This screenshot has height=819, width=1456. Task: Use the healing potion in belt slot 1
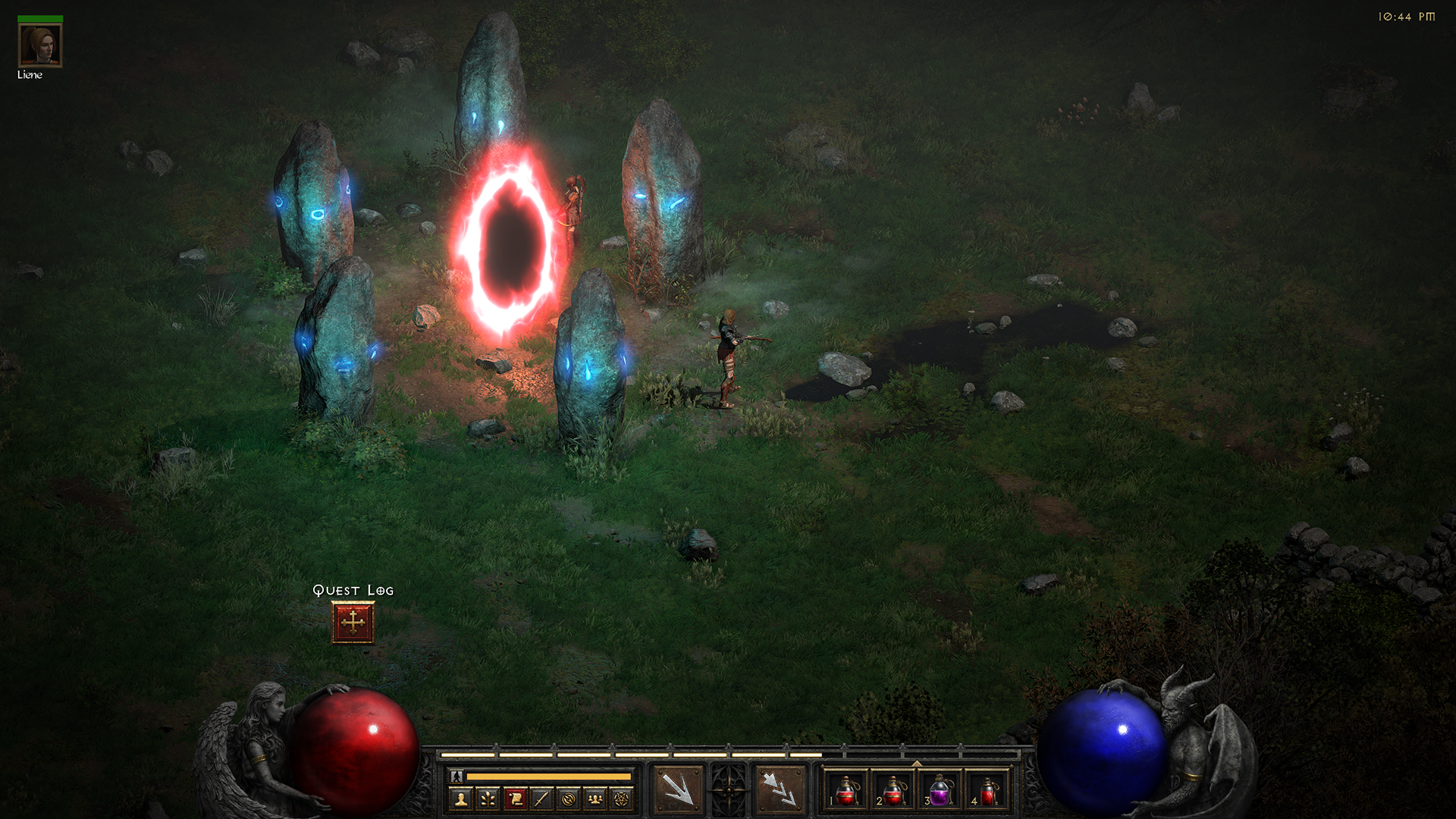tap(846, 790)
